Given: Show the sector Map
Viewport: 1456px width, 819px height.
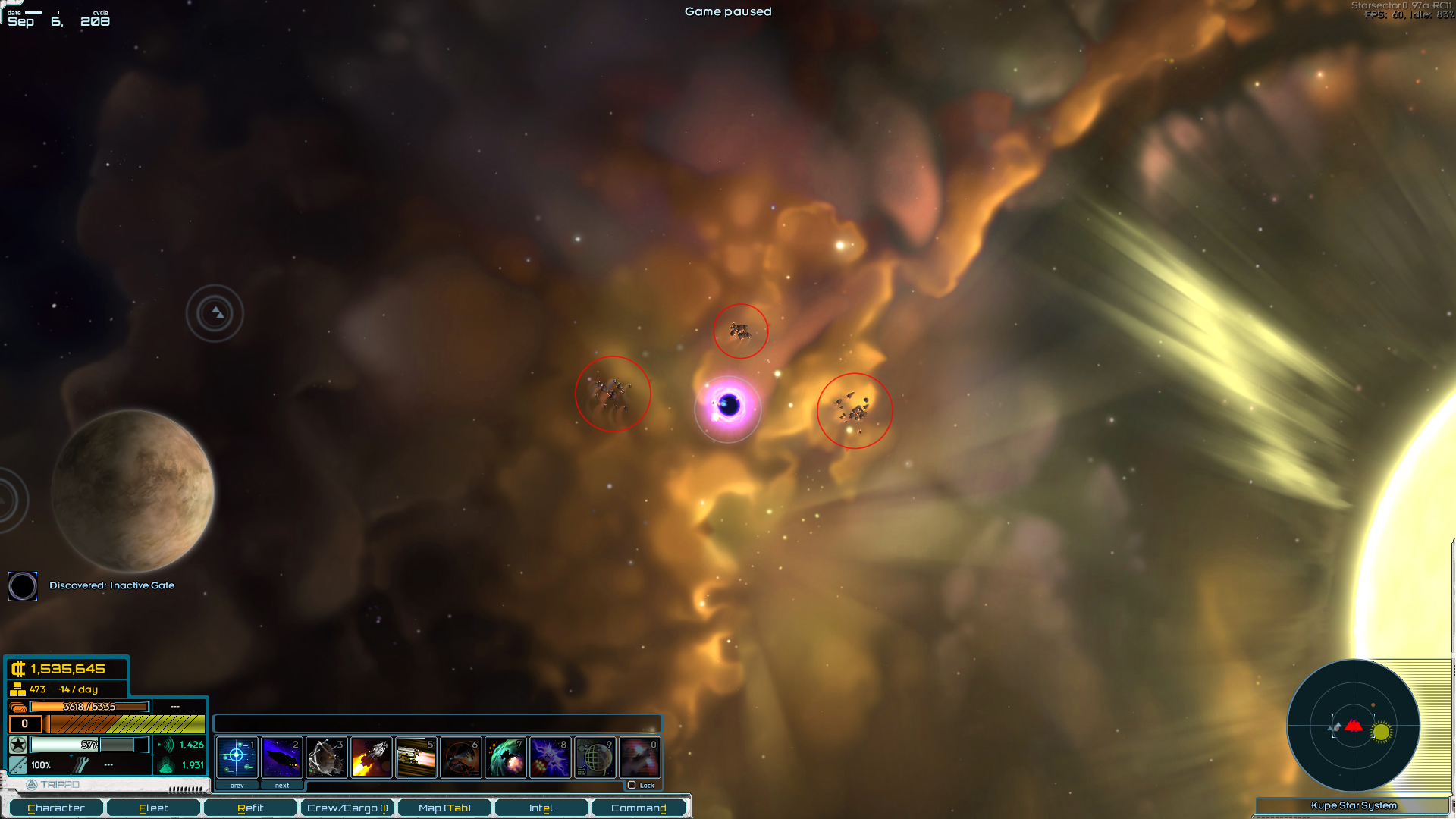Looking at the screenshot, I should (x=444, y=808).
